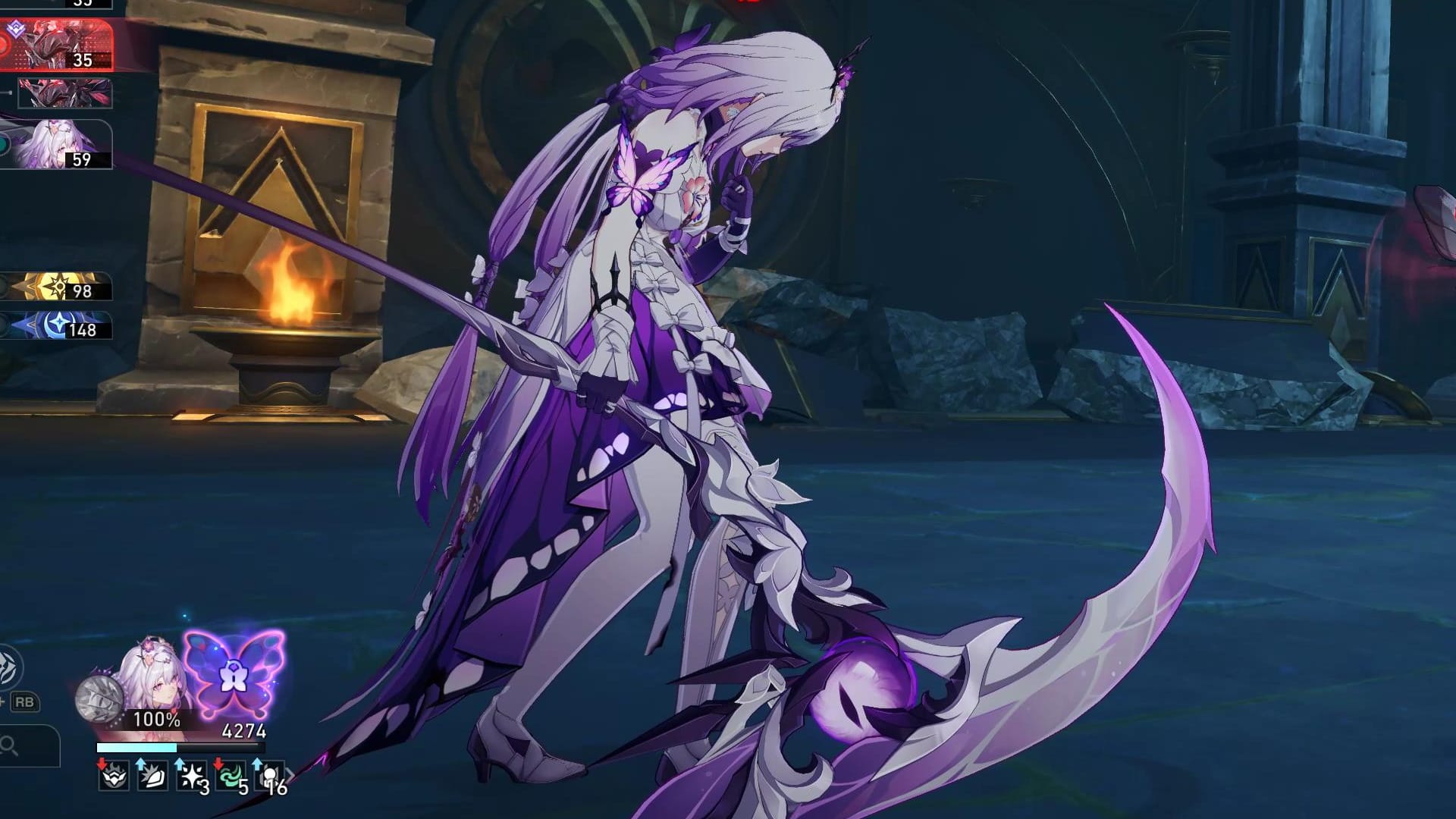Inspect the green swirl debuff with 5 stacks
1456x819 pixels.
(231, 776)
